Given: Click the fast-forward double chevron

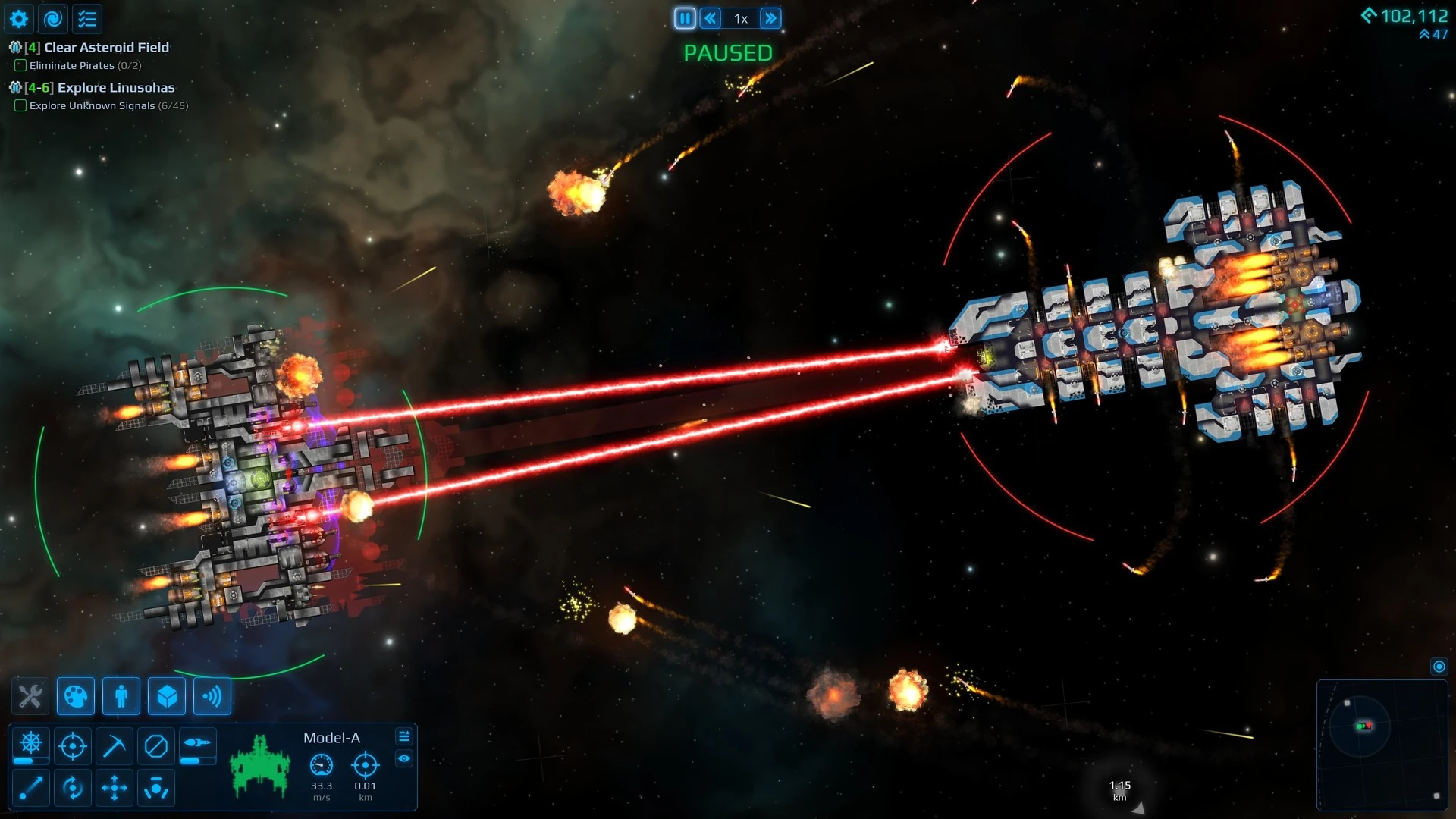Looking at the screenshot, I should tap(771, 18).
